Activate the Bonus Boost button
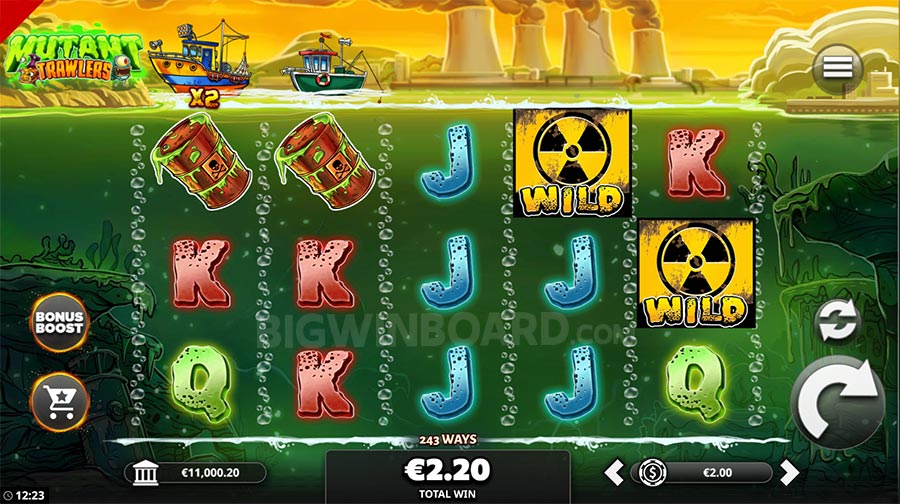This screenshot has width=900, height=504. point(61,322)
